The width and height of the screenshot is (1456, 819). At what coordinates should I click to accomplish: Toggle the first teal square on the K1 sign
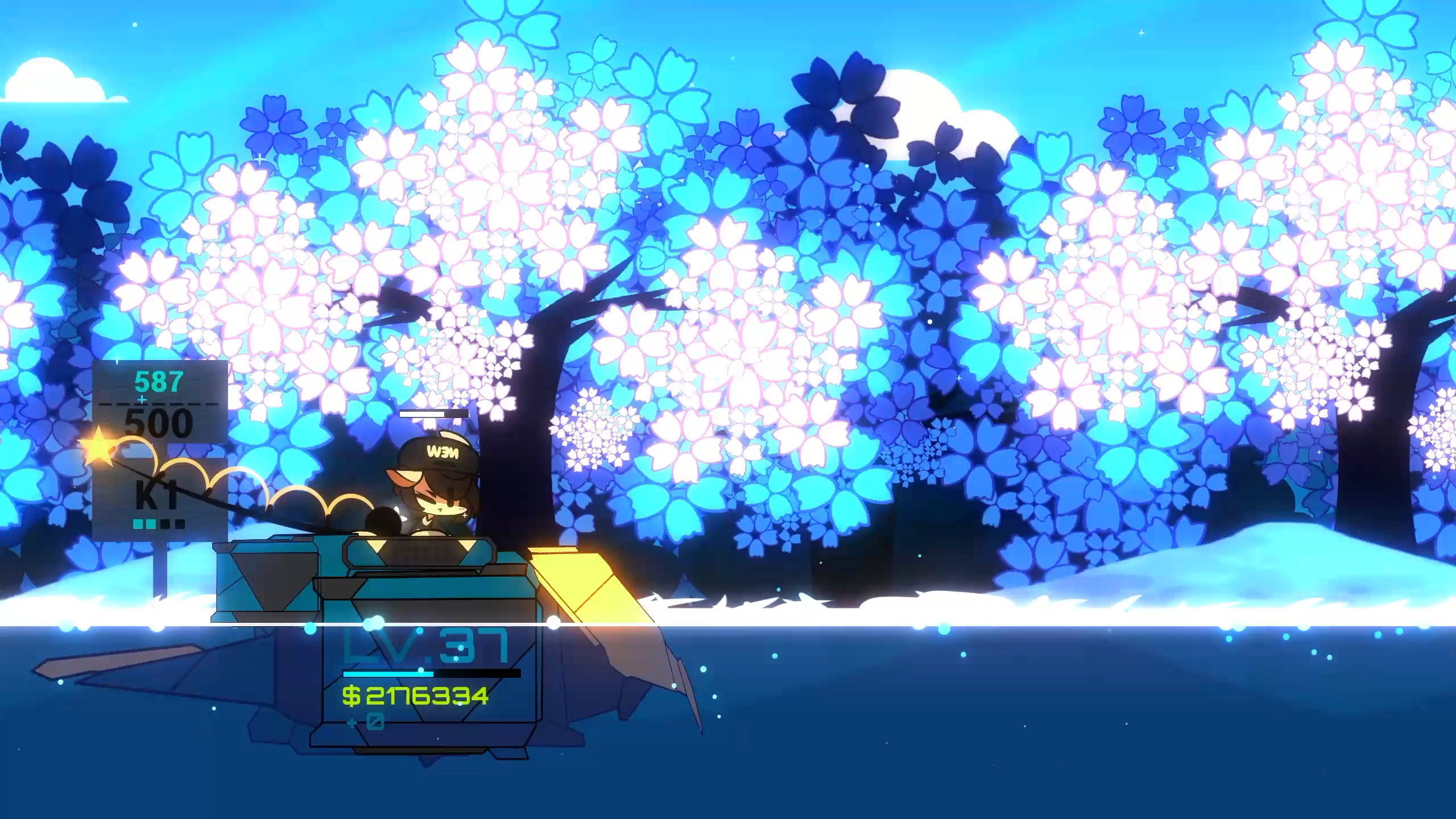[136, 523]
